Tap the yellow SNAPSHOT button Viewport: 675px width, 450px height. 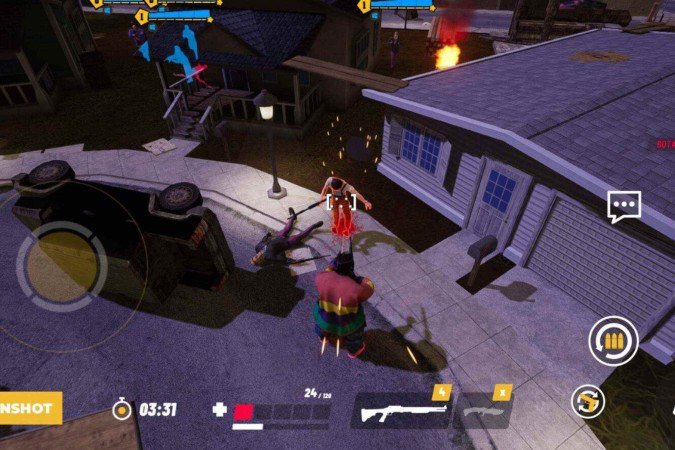30,407
